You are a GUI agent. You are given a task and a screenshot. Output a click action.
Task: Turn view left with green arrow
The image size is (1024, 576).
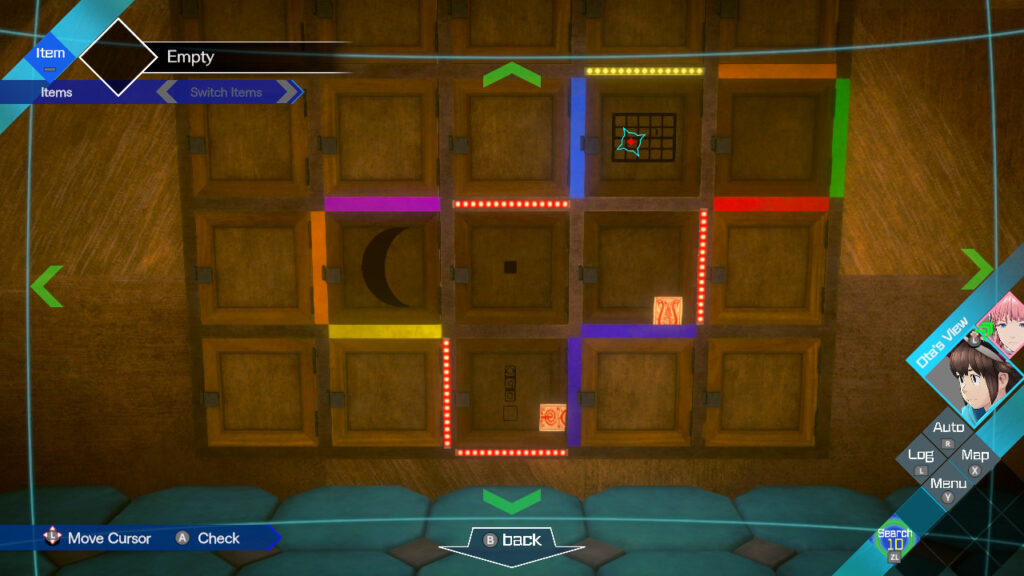point(46,286)
